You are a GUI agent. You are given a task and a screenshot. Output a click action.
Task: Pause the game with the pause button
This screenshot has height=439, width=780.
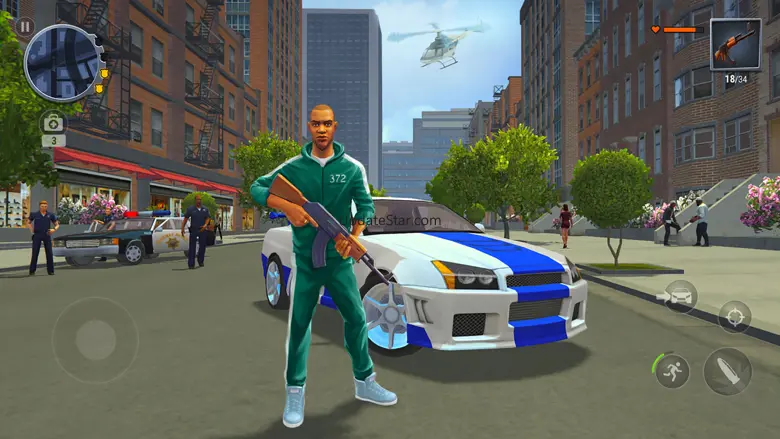[24, 27]
